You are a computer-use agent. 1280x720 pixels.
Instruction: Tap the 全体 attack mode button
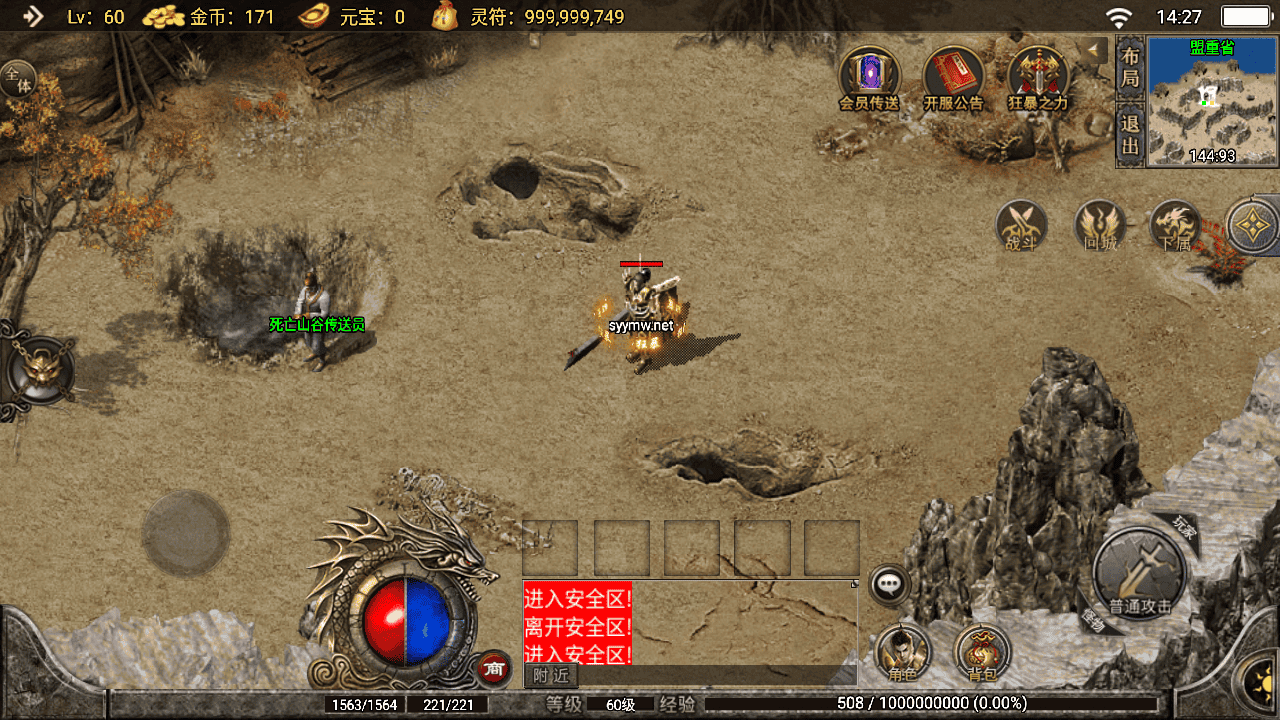click(x=17, y=79)
